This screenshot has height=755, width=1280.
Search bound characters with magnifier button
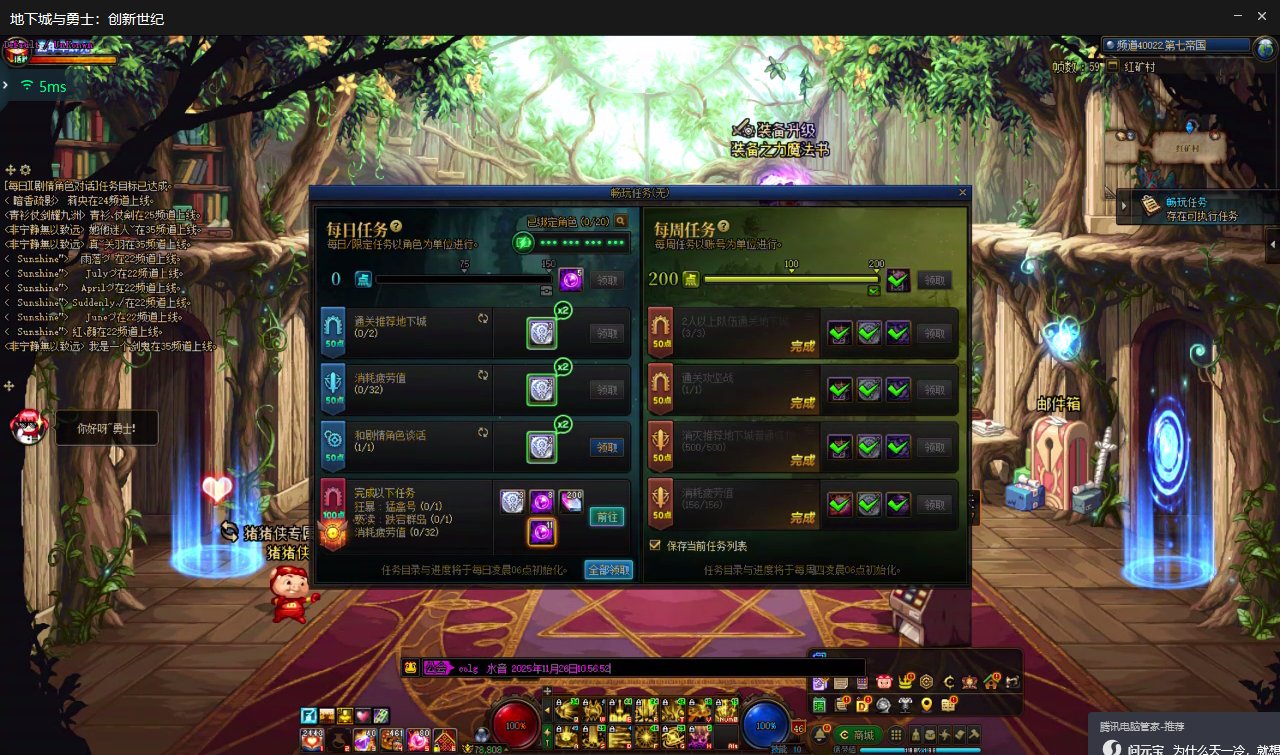click(x=621, y=221)
